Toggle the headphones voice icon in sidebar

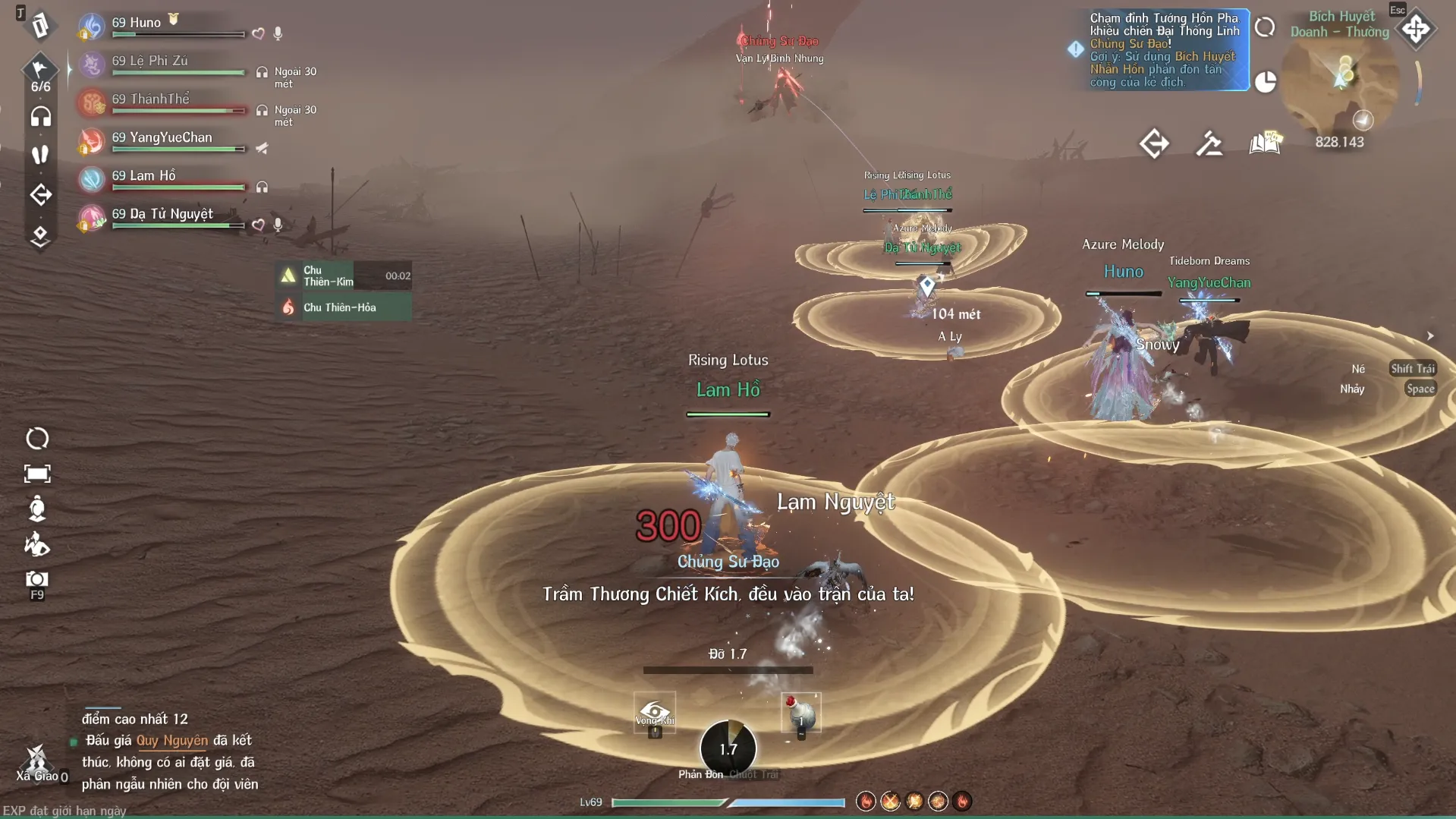[40, 117]
